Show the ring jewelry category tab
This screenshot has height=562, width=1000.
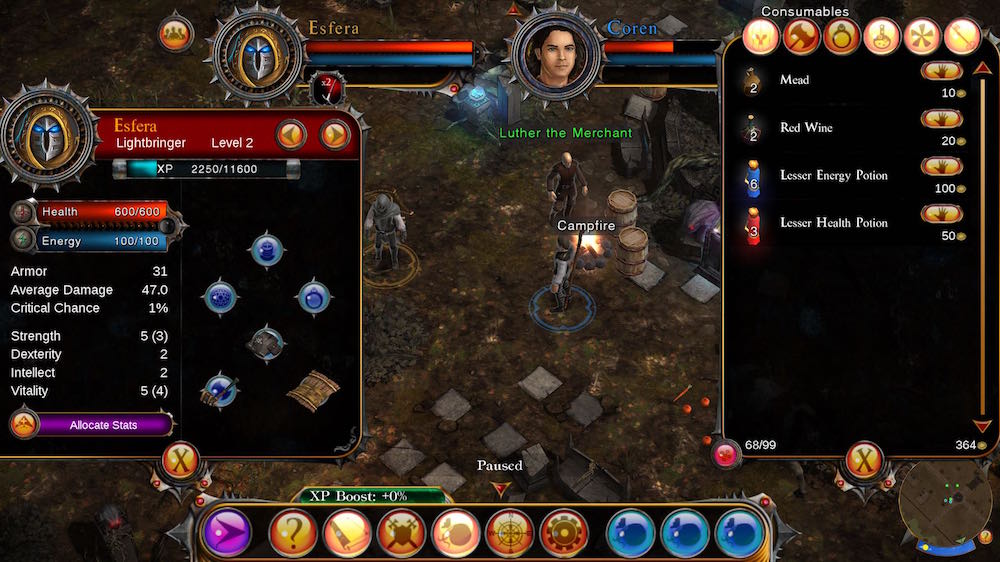point(842,38)
